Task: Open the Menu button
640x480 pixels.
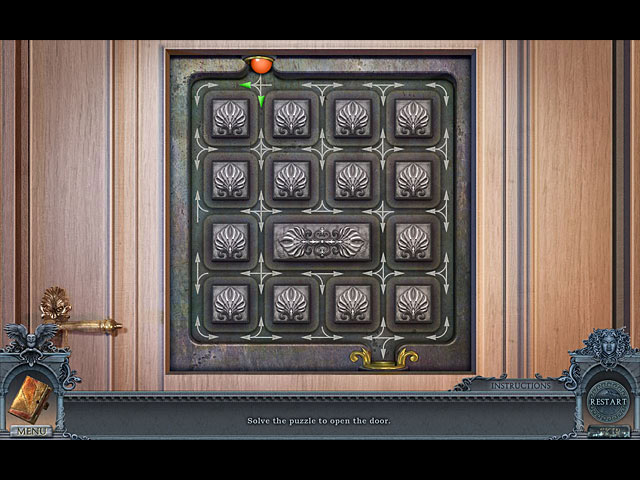Action: 31,431
